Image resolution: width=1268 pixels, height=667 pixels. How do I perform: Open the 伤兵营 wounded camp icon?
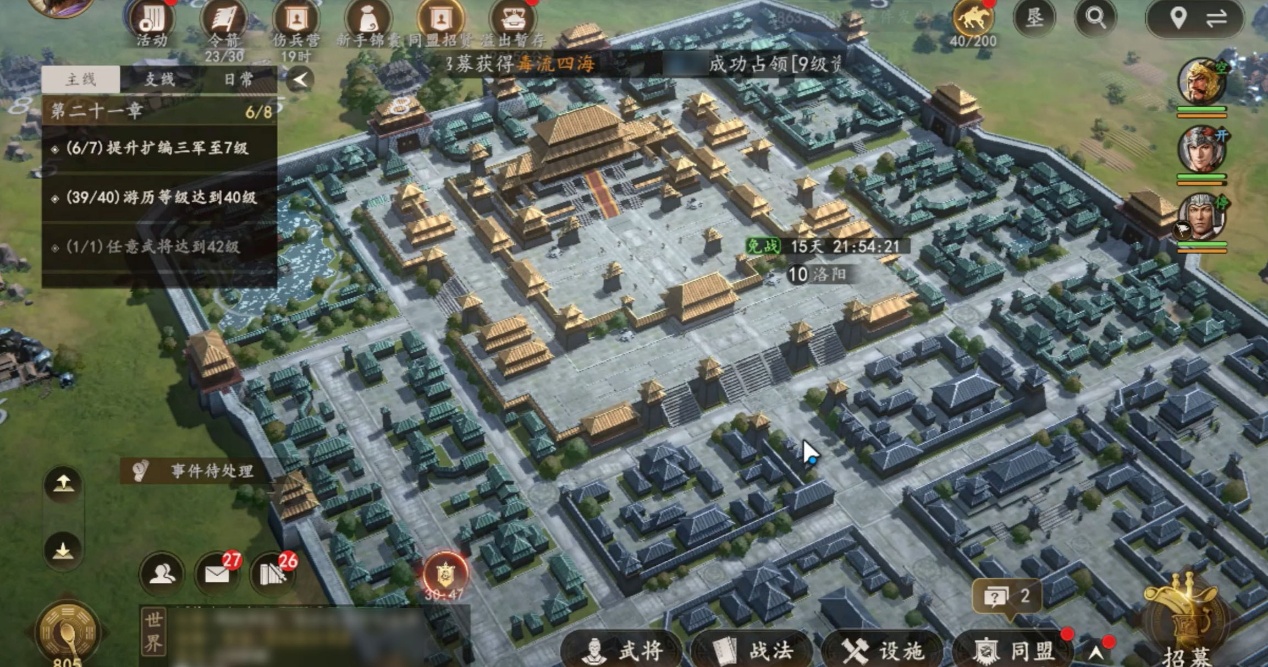coord(295,21)
